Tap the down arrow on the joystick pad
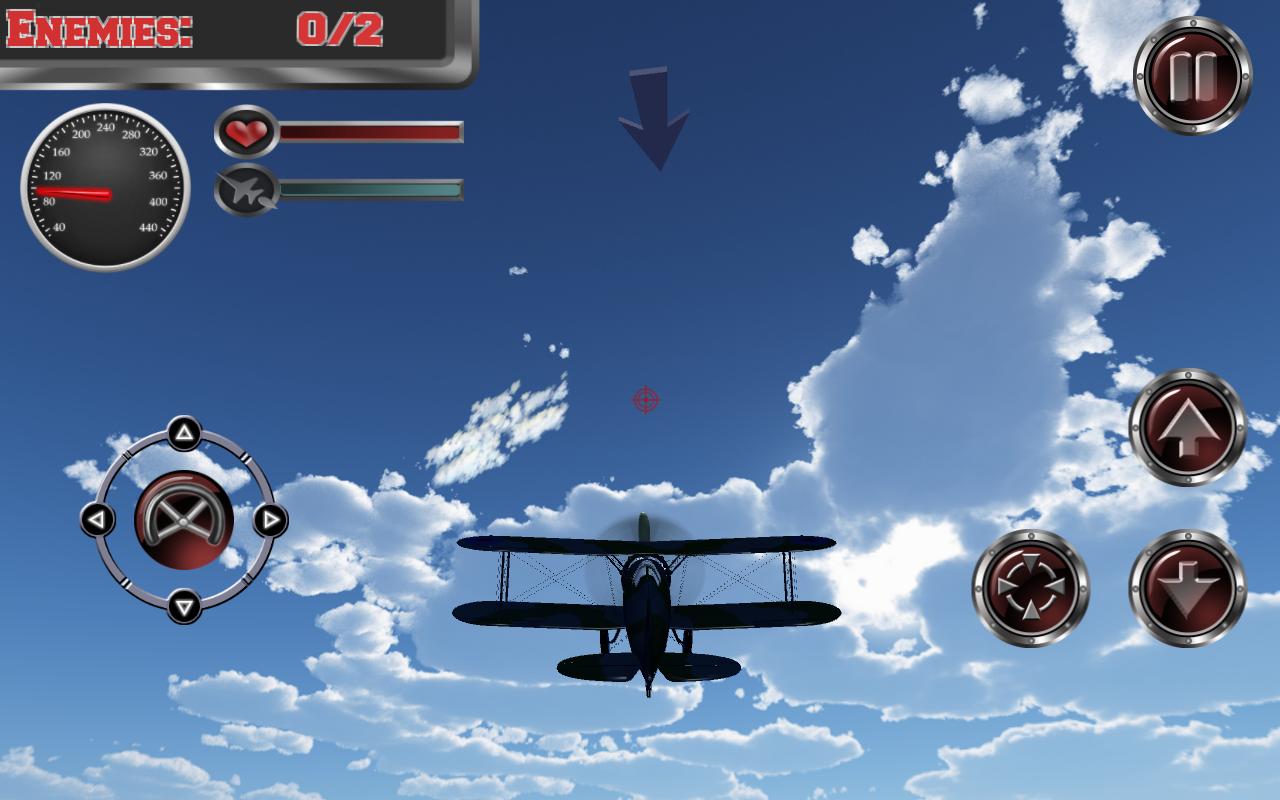The image size is (1280, 800). pos(185,604)
